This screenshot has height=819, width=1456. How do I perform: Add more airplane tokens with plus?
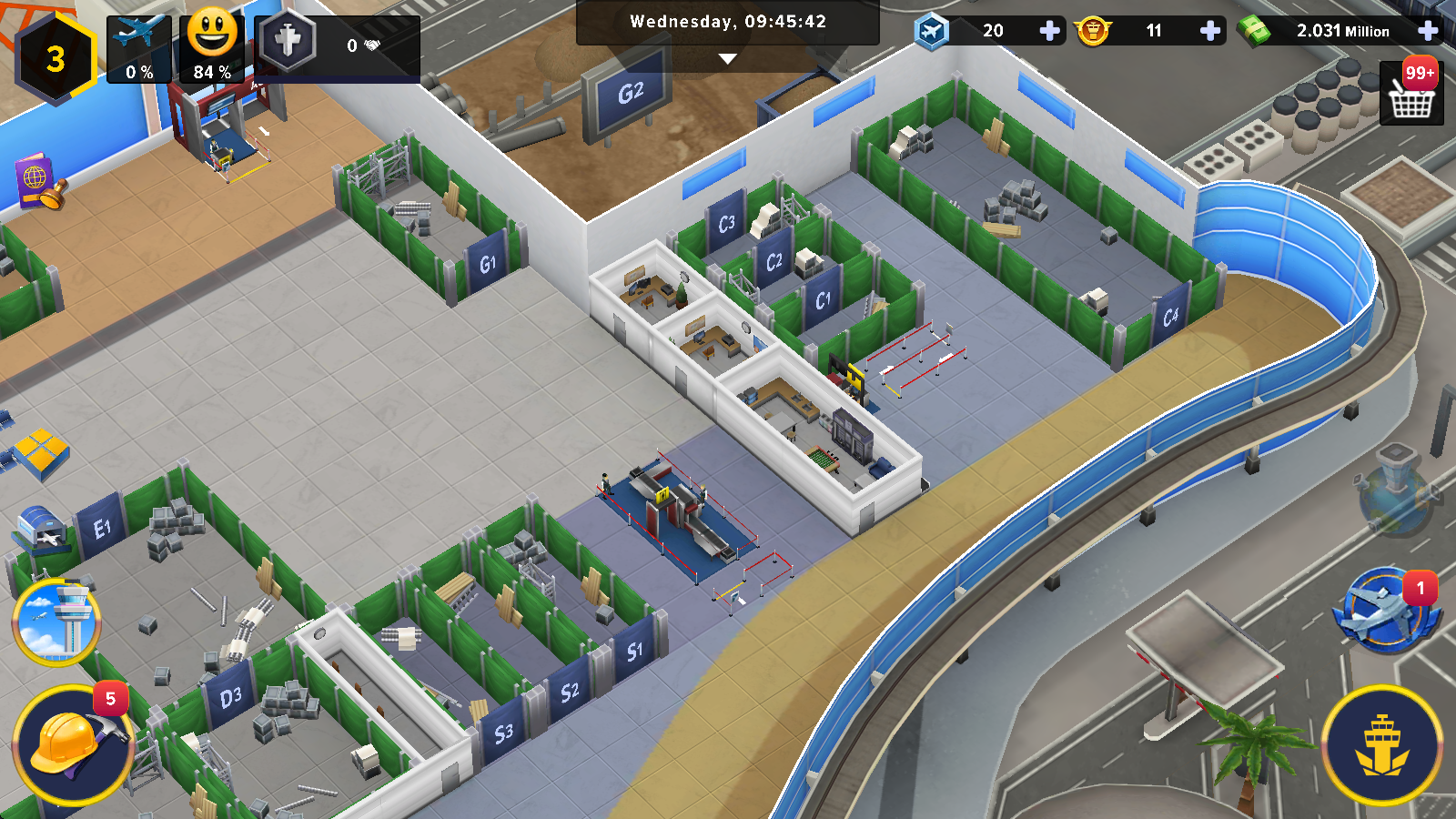(1049, 31)
